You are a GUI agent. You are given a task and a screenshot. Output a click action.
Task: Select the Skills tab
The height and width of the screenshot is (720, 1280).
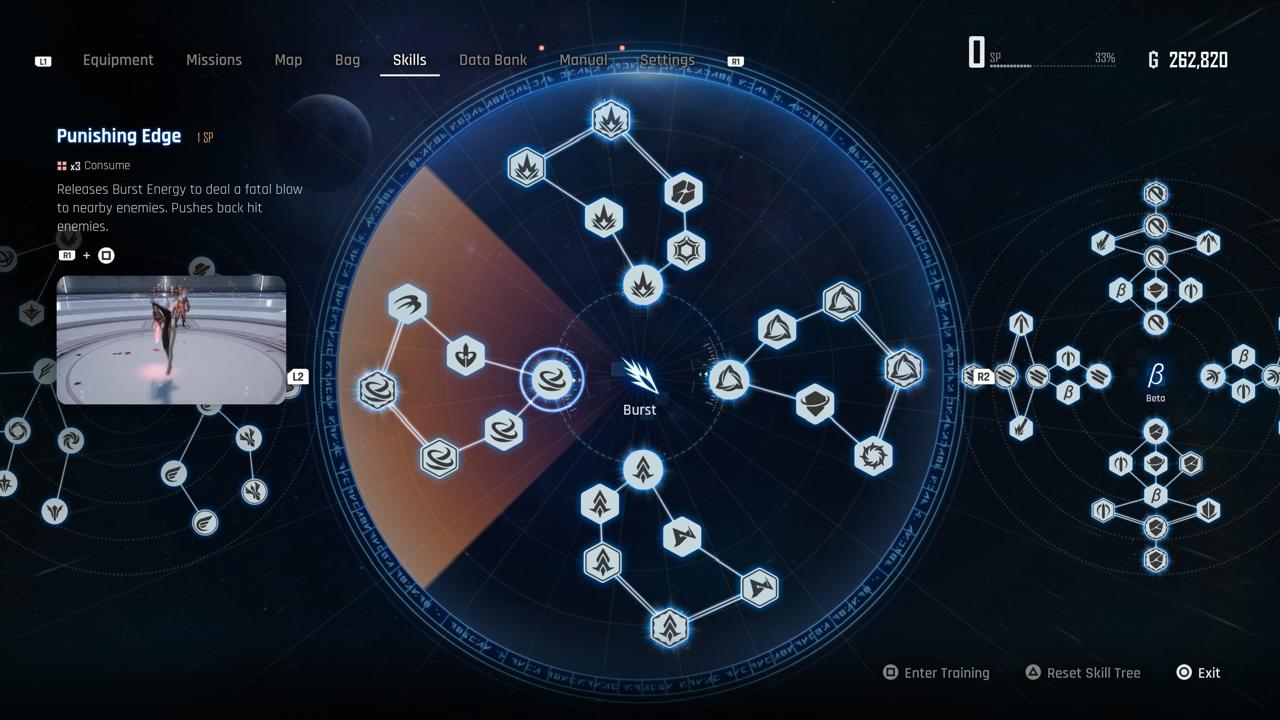[x=409, y=60]
